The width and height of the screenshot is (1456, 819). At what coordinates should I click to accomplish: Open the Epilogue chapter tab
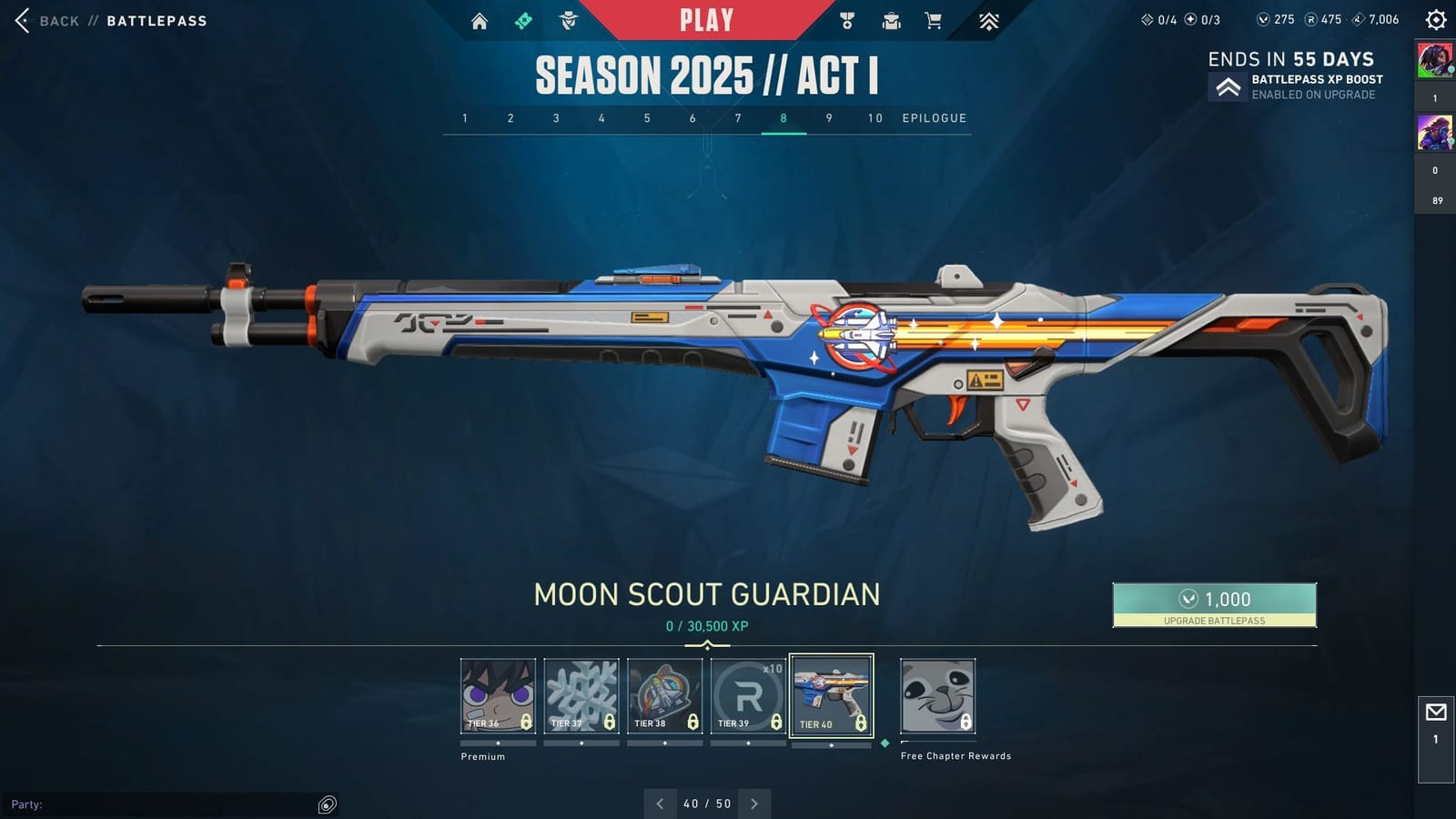pyautogui.click(x=934, y=117)
